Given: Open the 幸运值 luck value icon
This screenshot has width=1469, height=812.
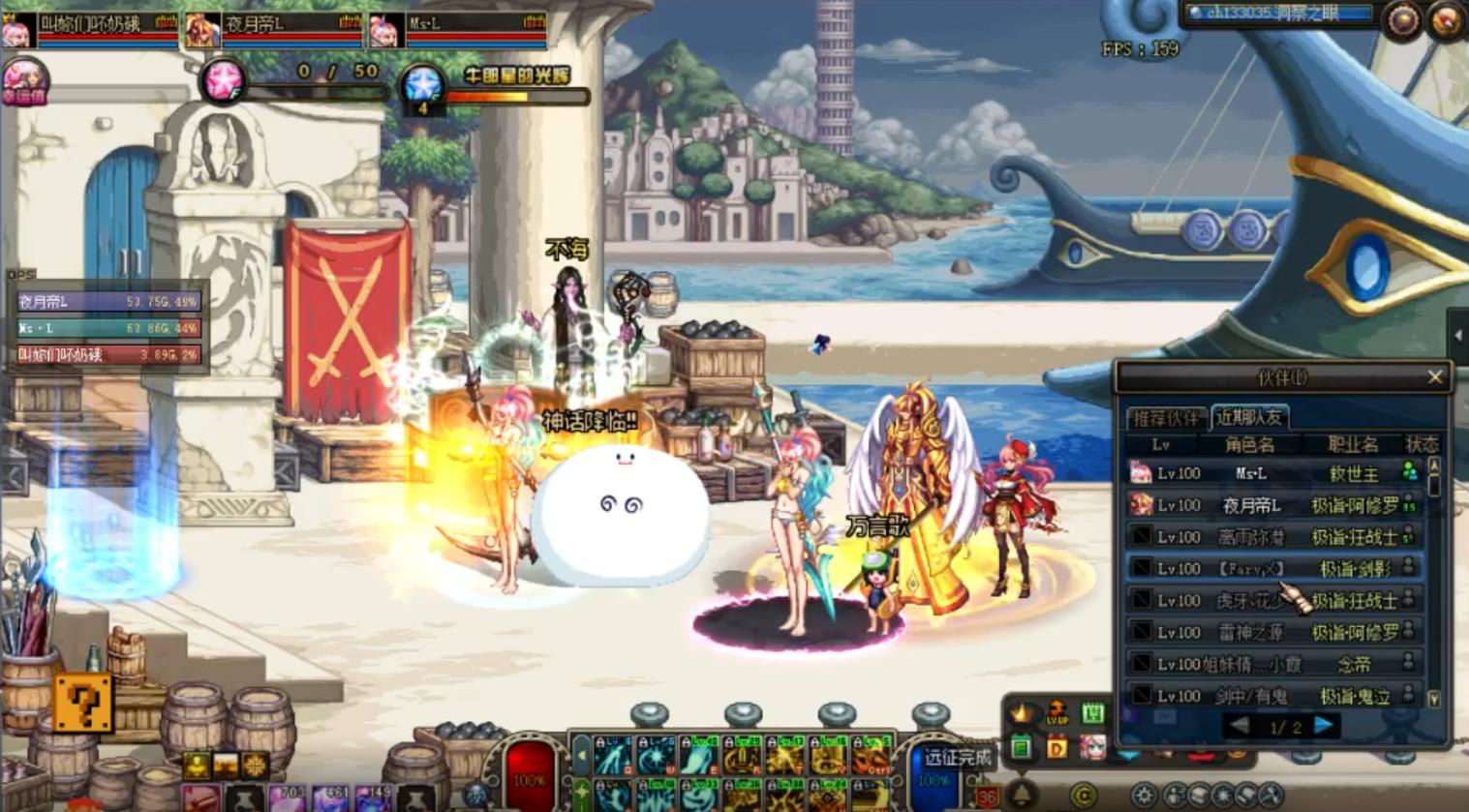Looking at the screenshot, I should point(23,81).
